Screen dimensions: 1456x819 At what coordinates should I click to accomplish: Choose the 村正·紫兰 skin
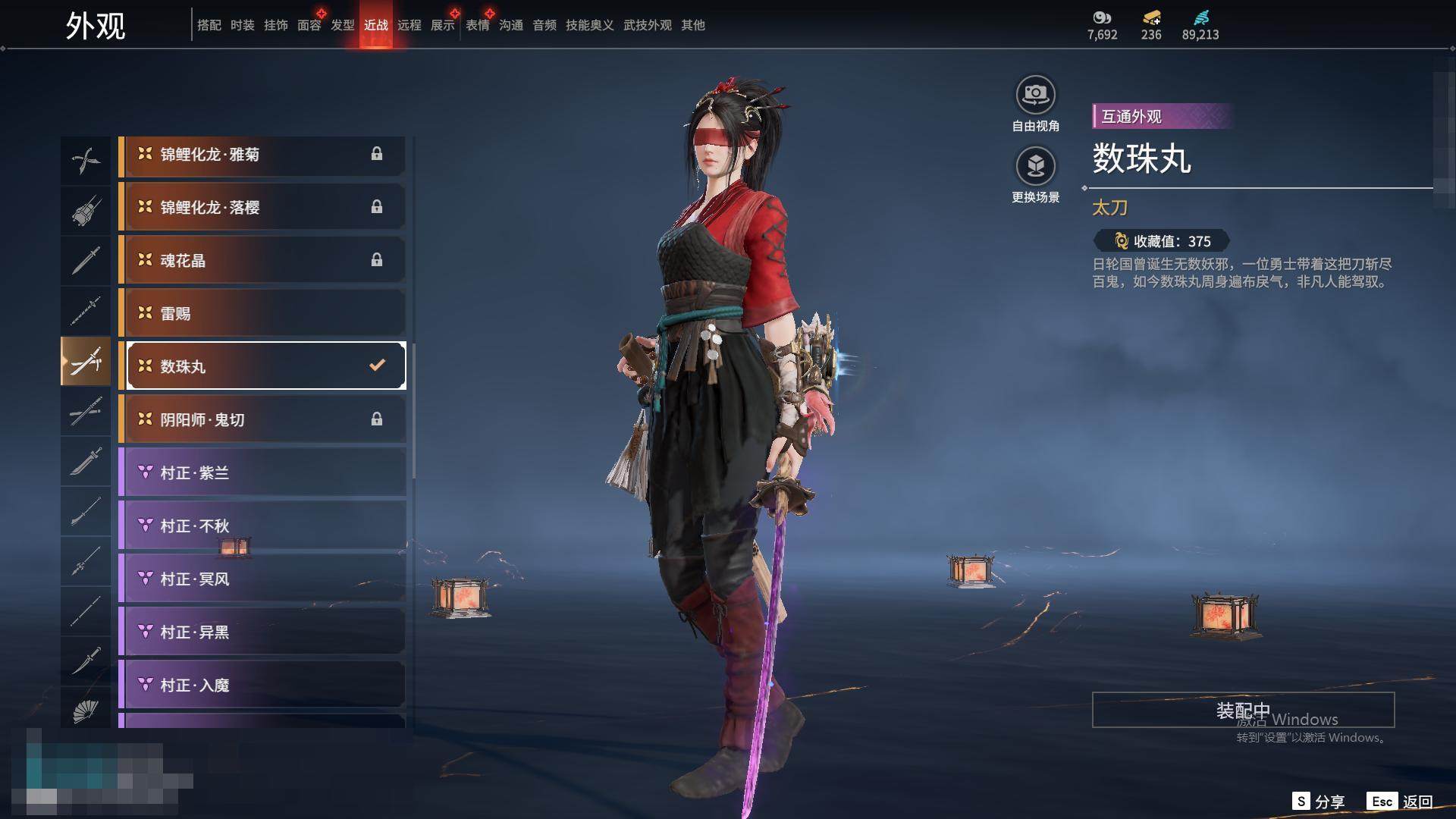262,473
